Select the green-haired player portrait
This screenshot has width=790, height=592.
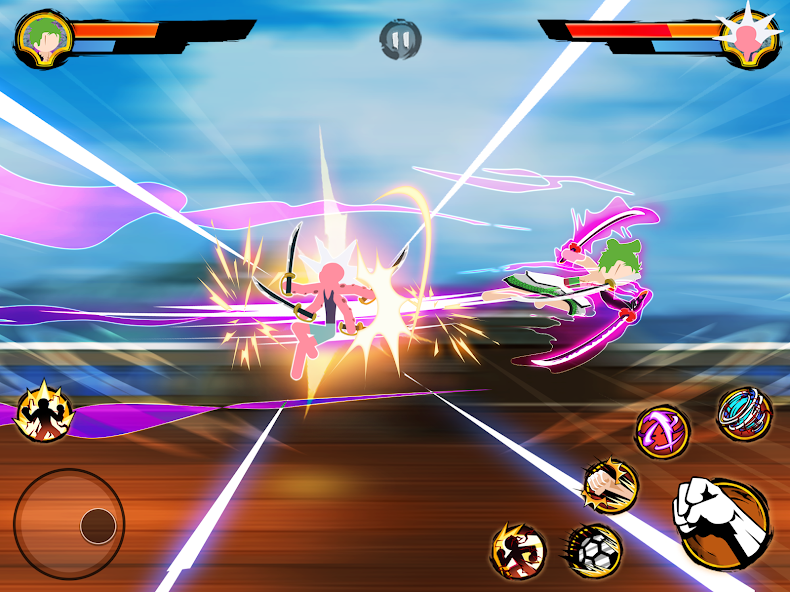click(40, 38)
